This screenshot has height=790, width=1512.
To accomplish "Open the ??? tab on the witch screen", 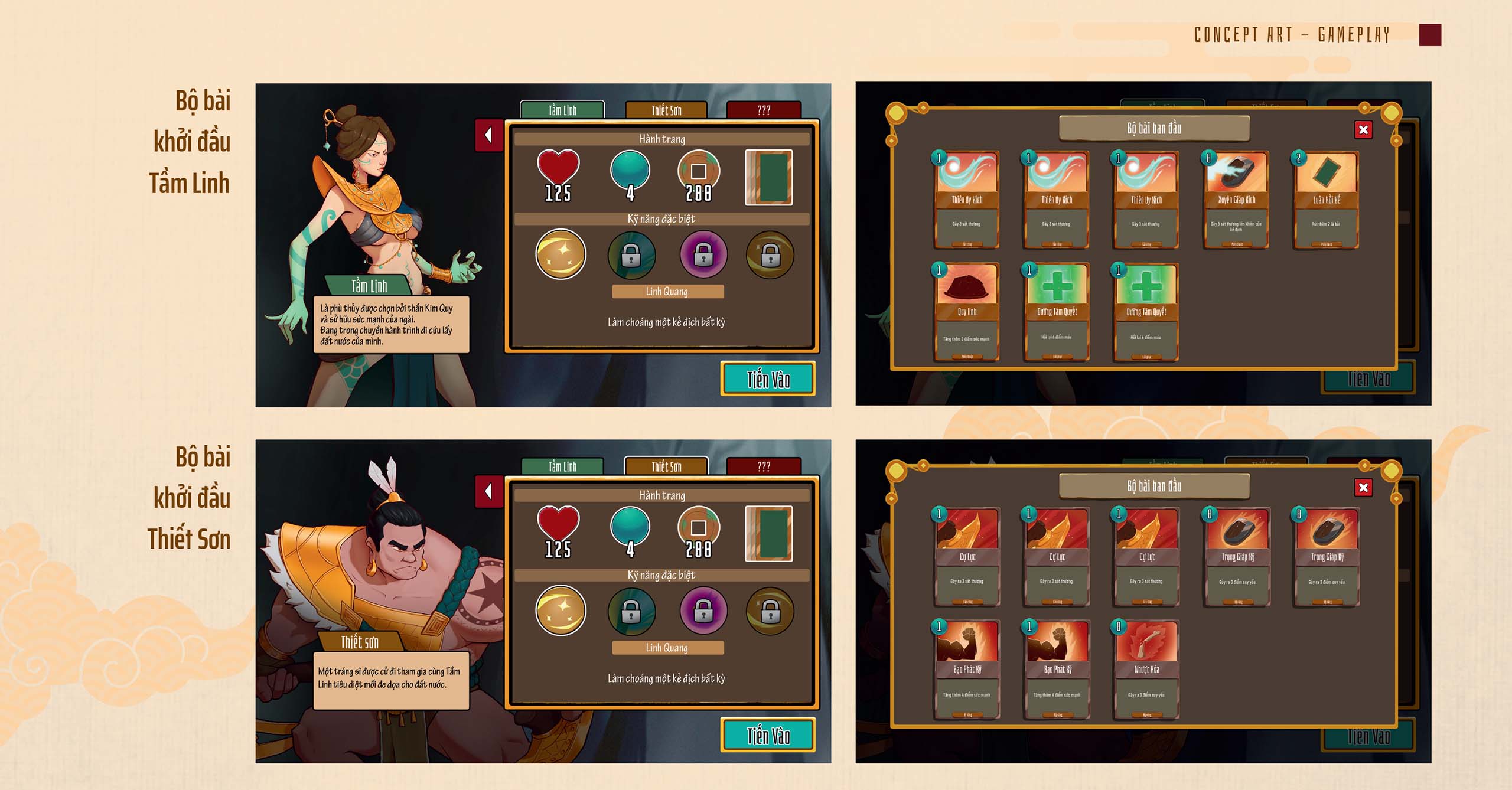I will pos(764,110).
